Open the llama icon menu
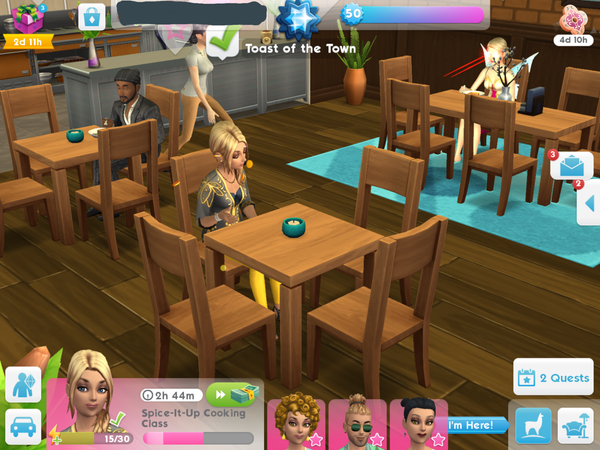This screenshot has width=600, height=450. coord(533,424)
